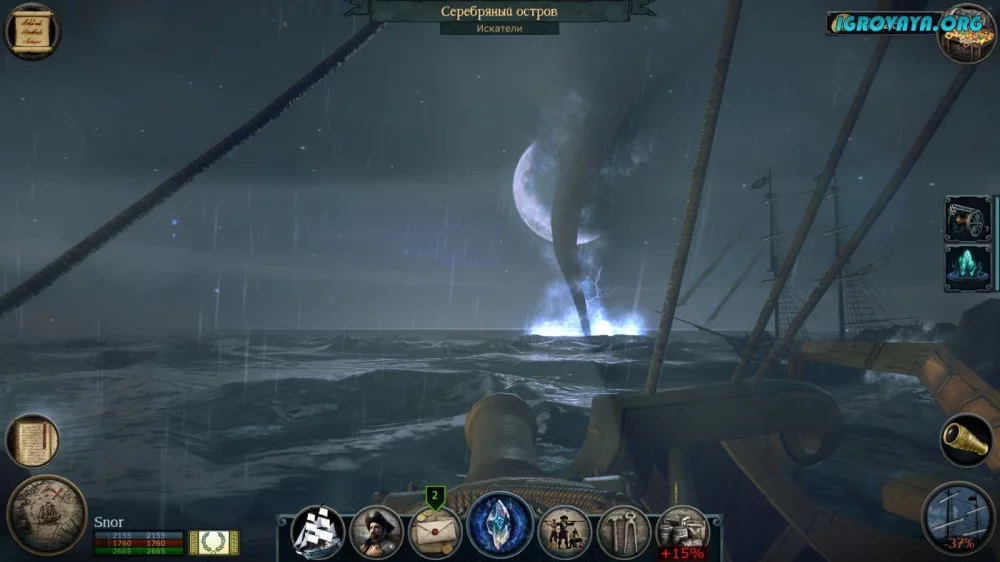The image size is (1000, 562).
Task: Activate the blue crystal ability
Action: pyautogui.click(x=500, y=525)
